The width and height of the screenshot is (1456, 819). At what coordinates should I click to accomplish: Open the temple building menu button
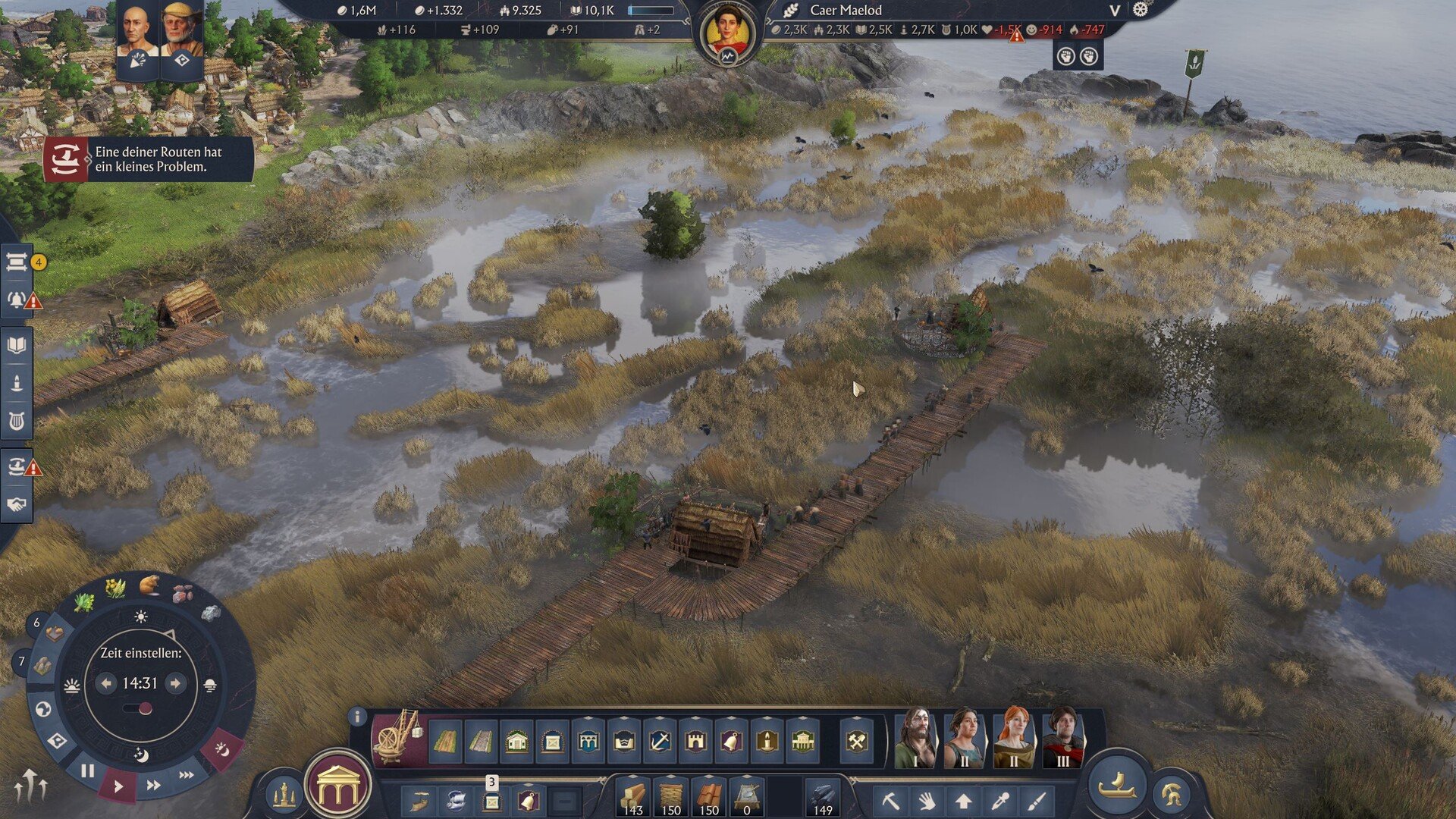click(x=337, y=789)
